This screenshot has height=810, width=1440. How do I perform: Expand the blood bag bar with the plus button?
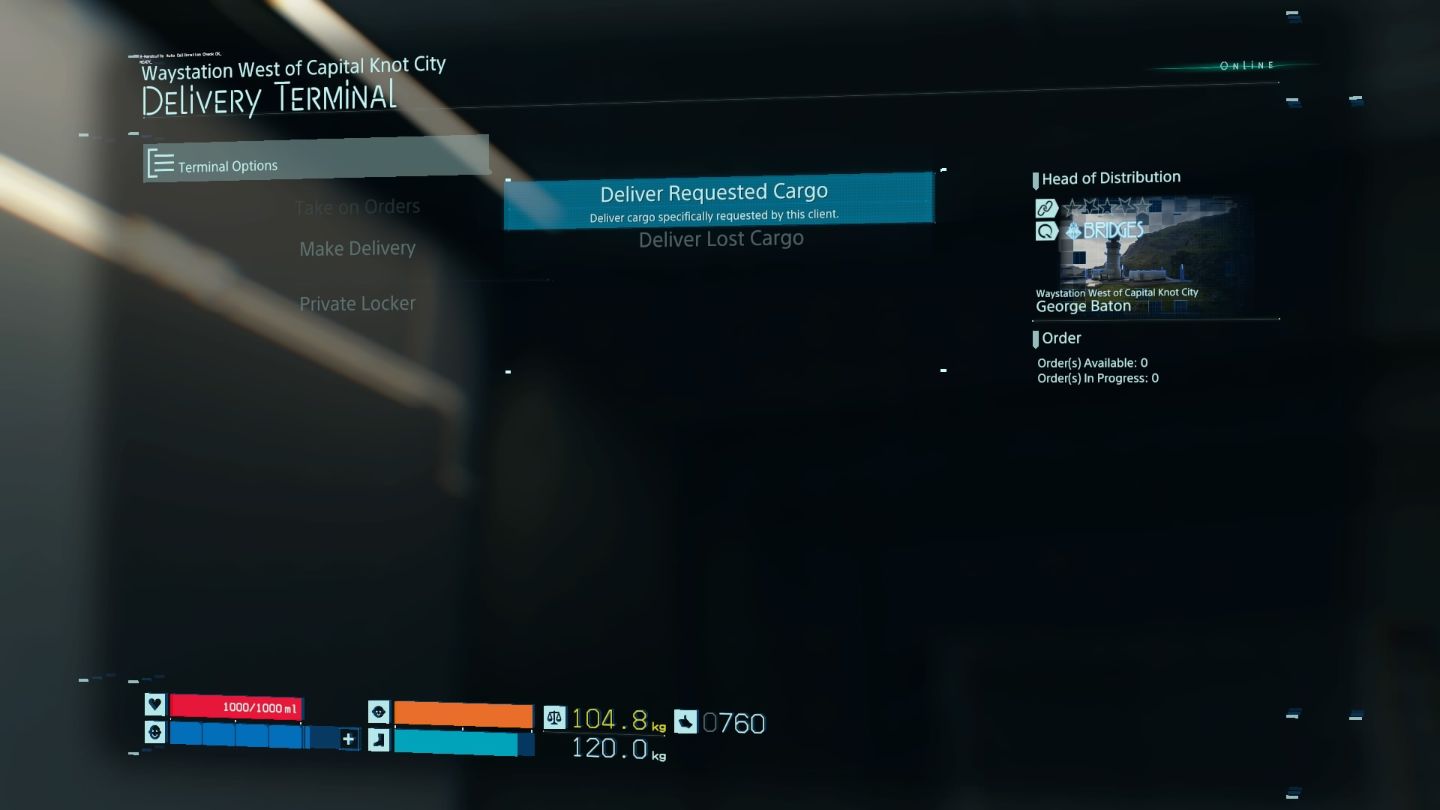(347, 740)
